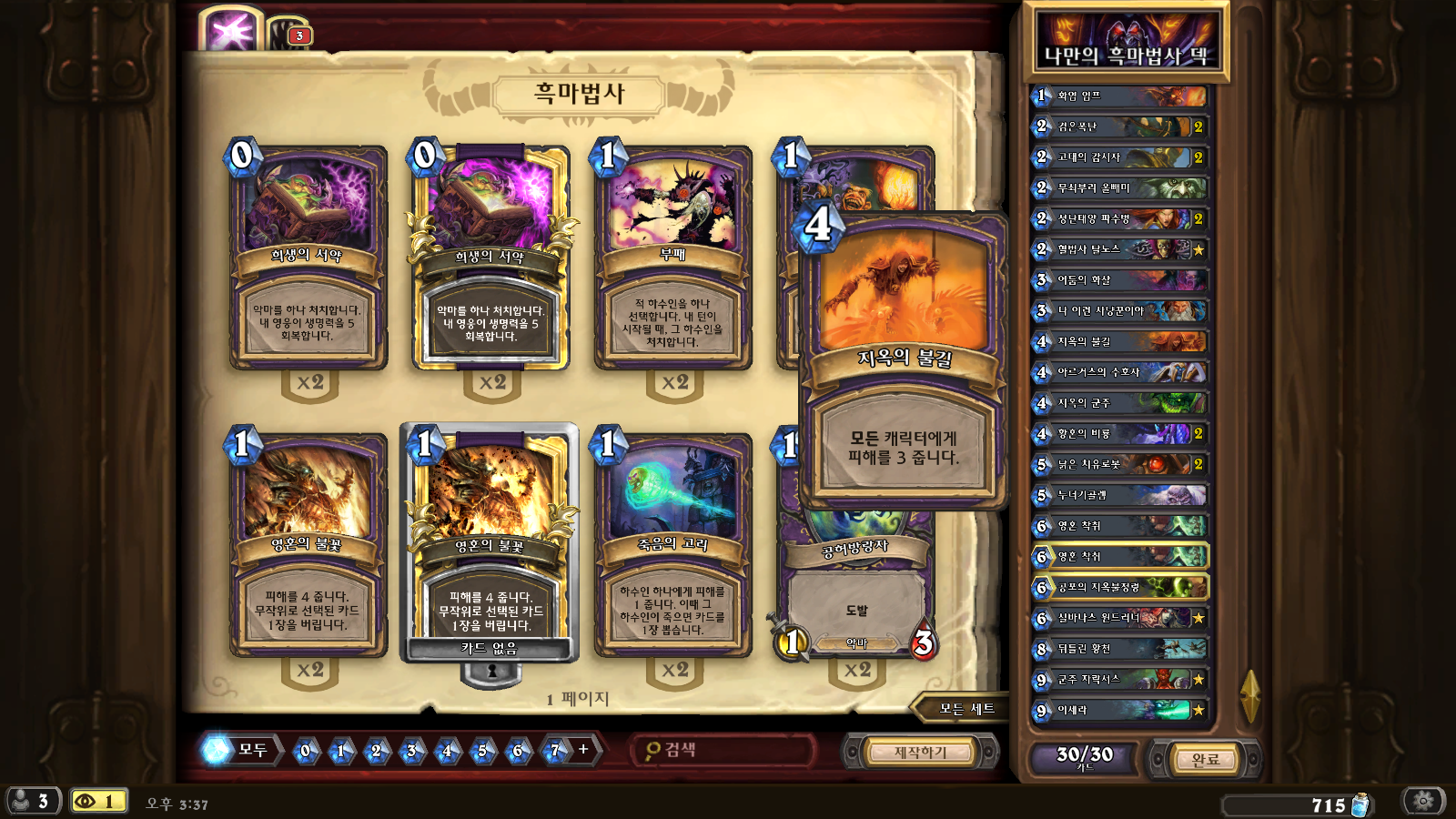Select 이세라 at the deck bottom
The image size is (1456, 819).
tap(1119, 710)
